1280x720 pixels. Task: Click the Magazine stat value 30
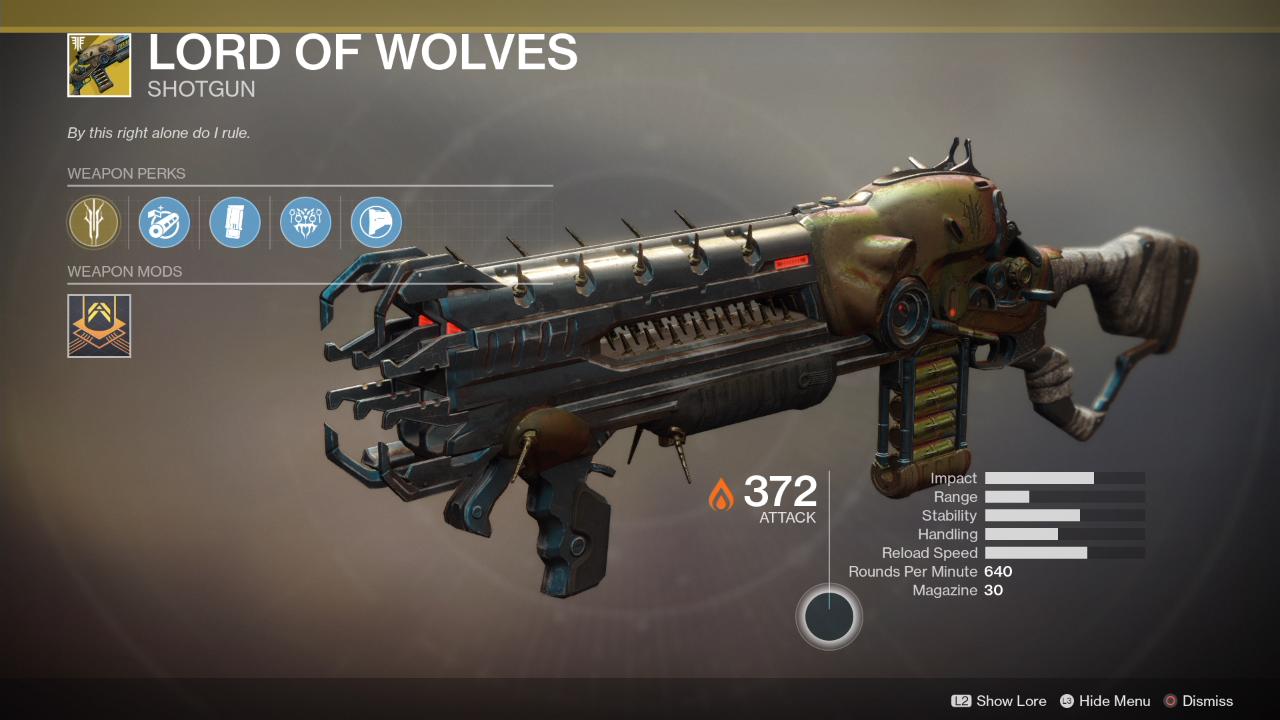click(x=995, y=590)
